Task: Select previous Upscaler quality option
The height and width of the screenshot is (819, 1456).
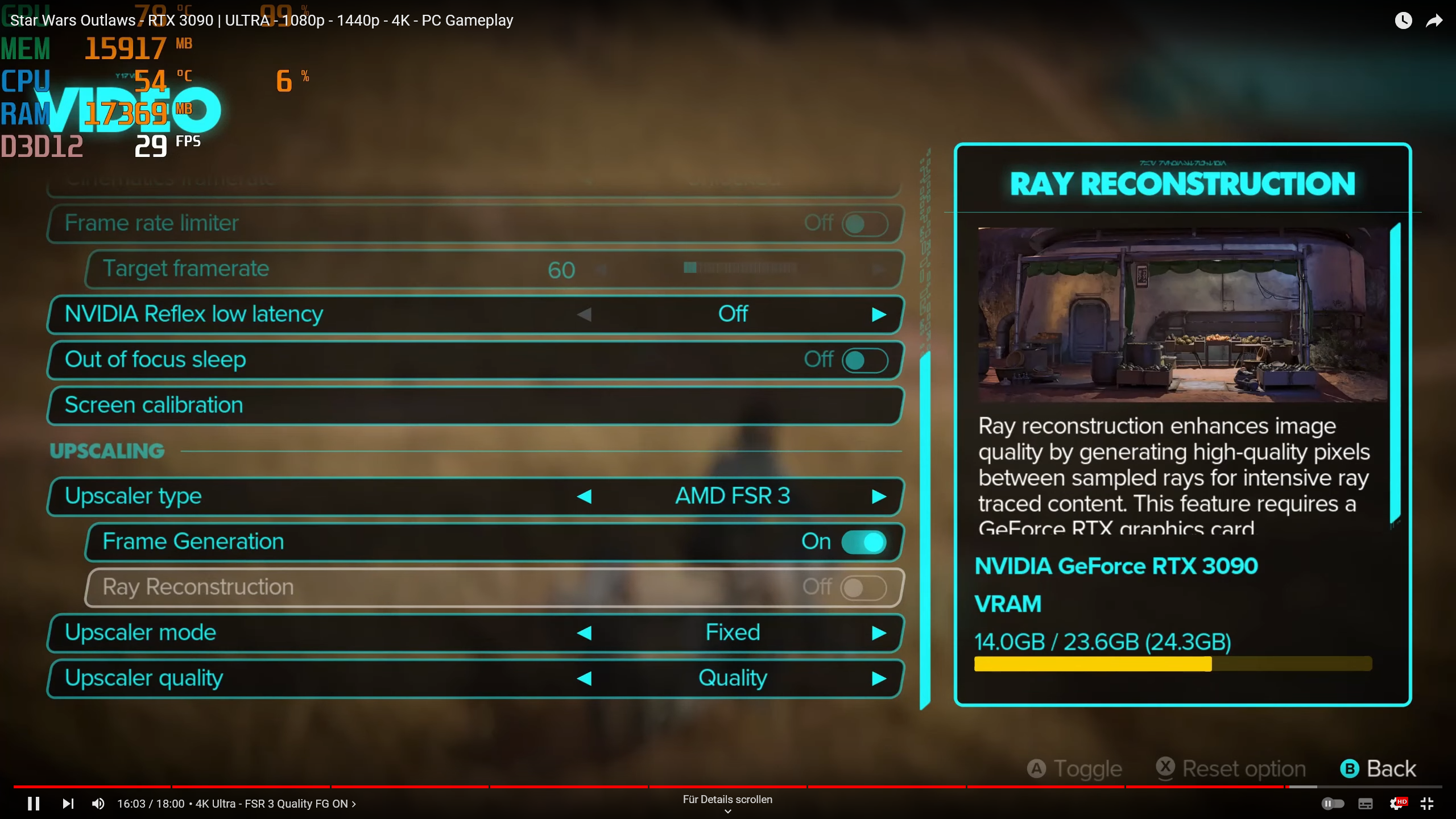Action: (585, 679)
